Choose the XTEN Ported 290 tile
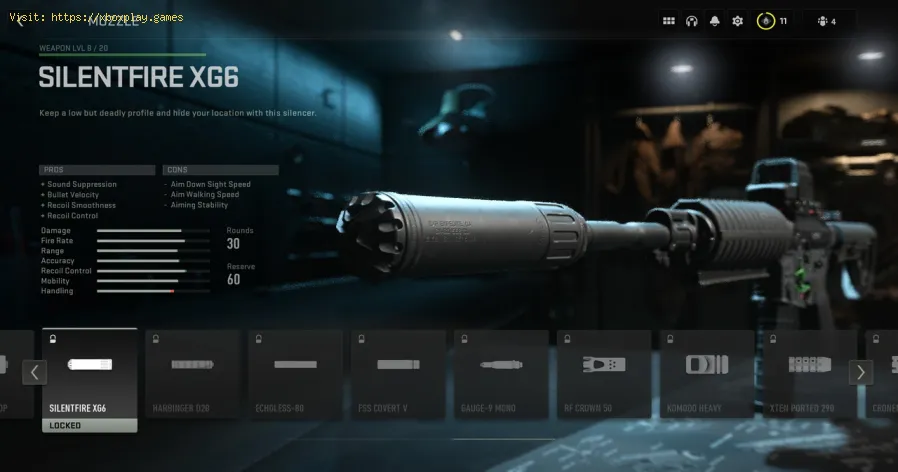 [x=810, y=373]
